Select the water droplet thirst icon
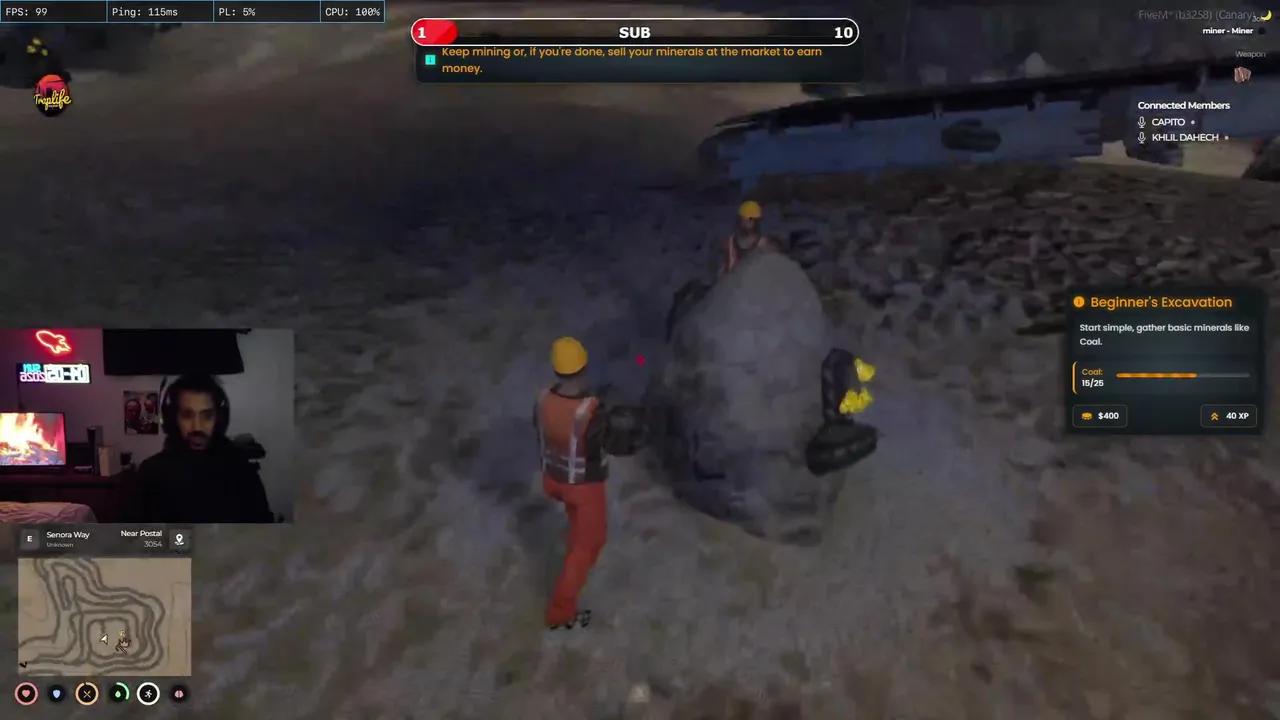Screen dimensions: 1280x720 [x=118, y=693]
